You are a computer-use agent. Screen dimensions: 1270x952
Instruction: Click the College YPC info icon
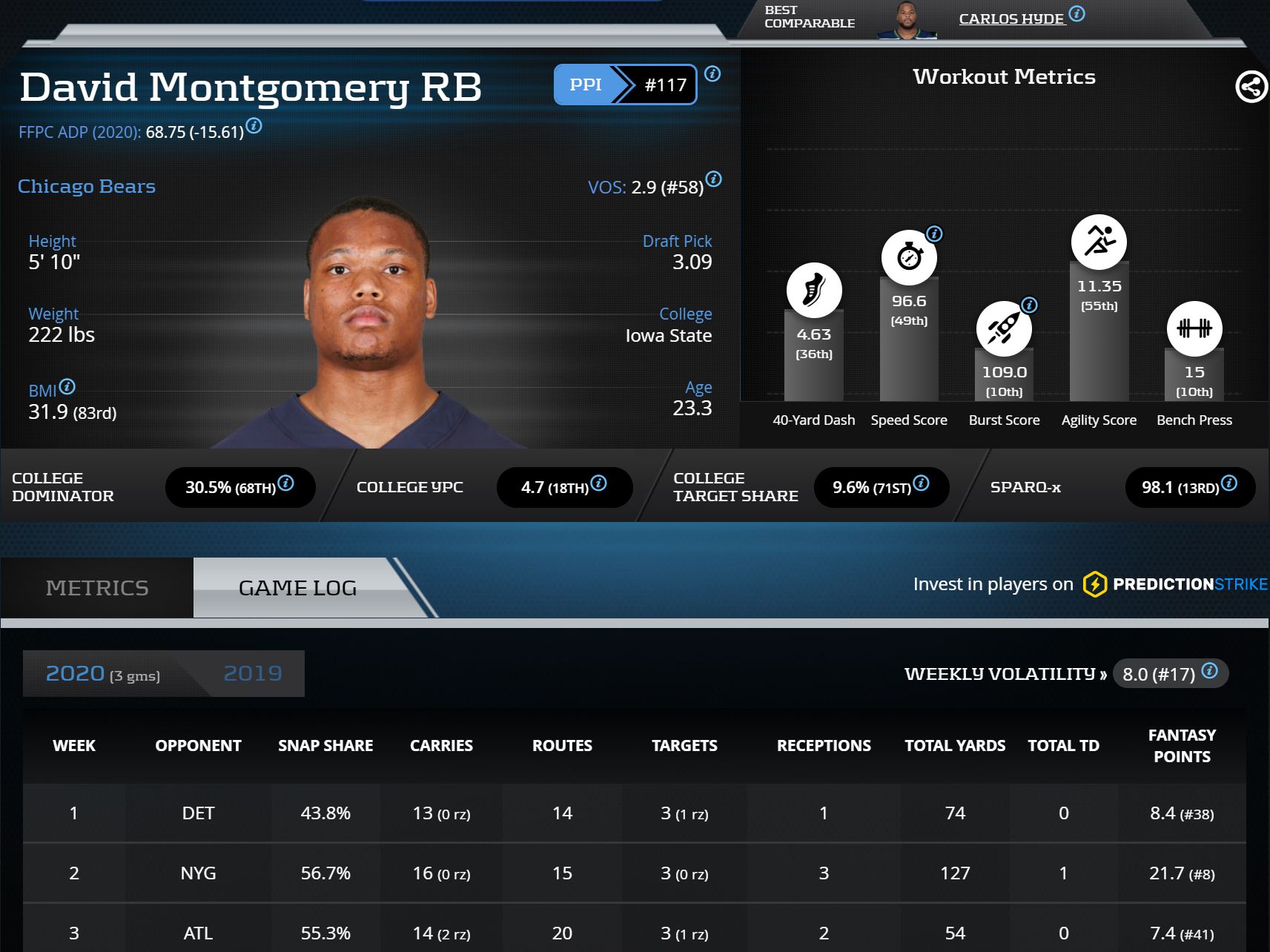click(599, 483)
